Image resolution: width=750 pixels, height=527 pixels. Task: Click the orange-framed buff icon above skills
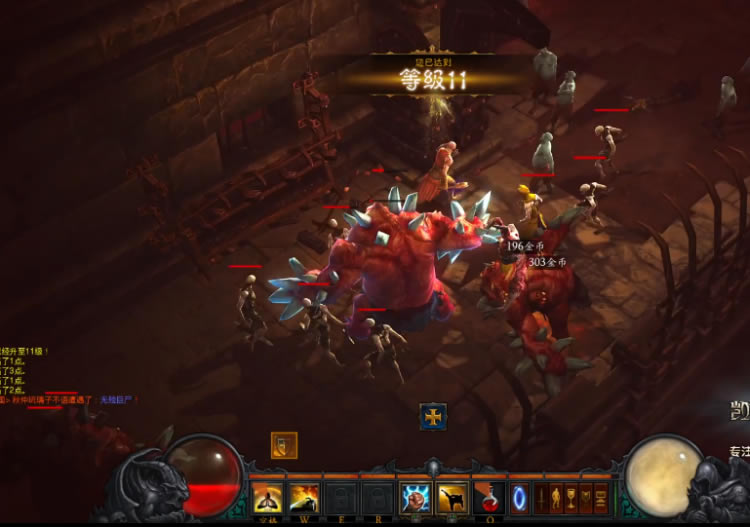click(x=284, y=445)
